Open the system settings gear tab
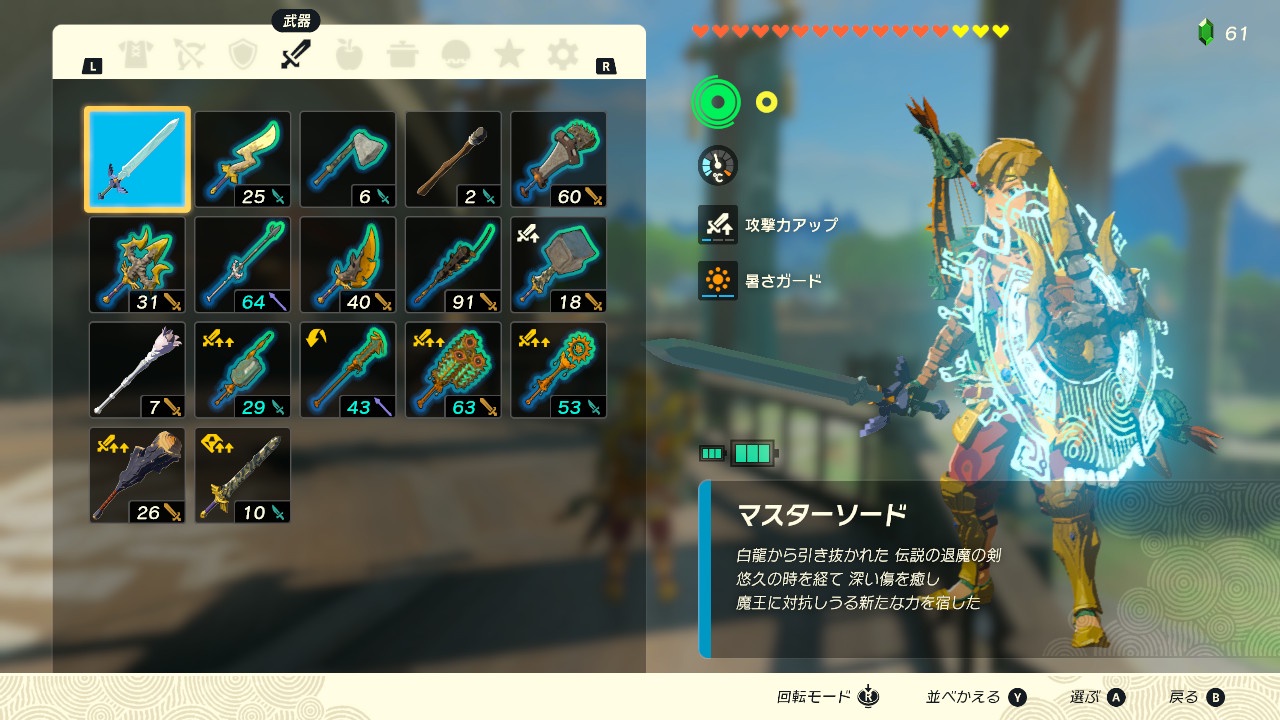The image size is (1280, 720). coord(563,55)
